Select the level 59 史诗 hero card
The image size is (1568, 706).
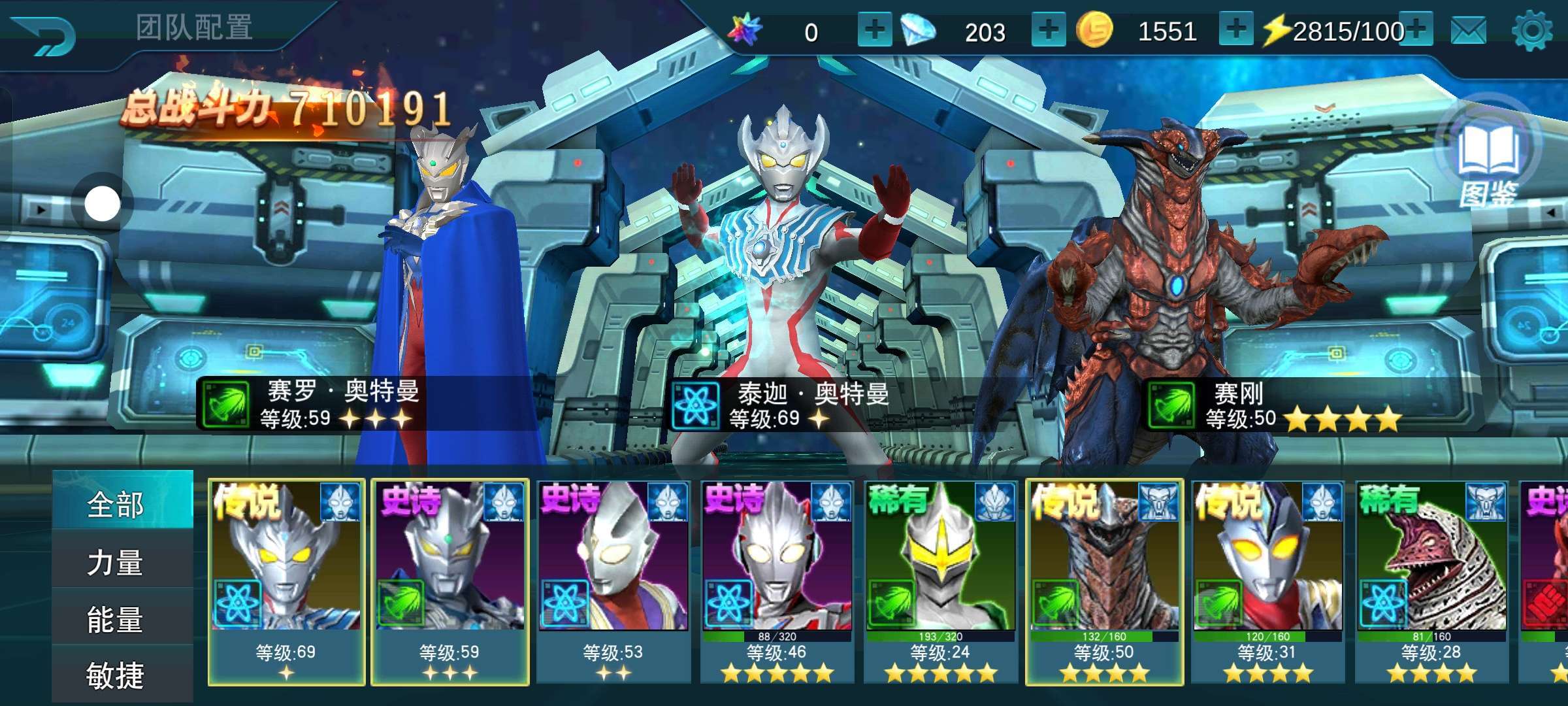(450, 582)
